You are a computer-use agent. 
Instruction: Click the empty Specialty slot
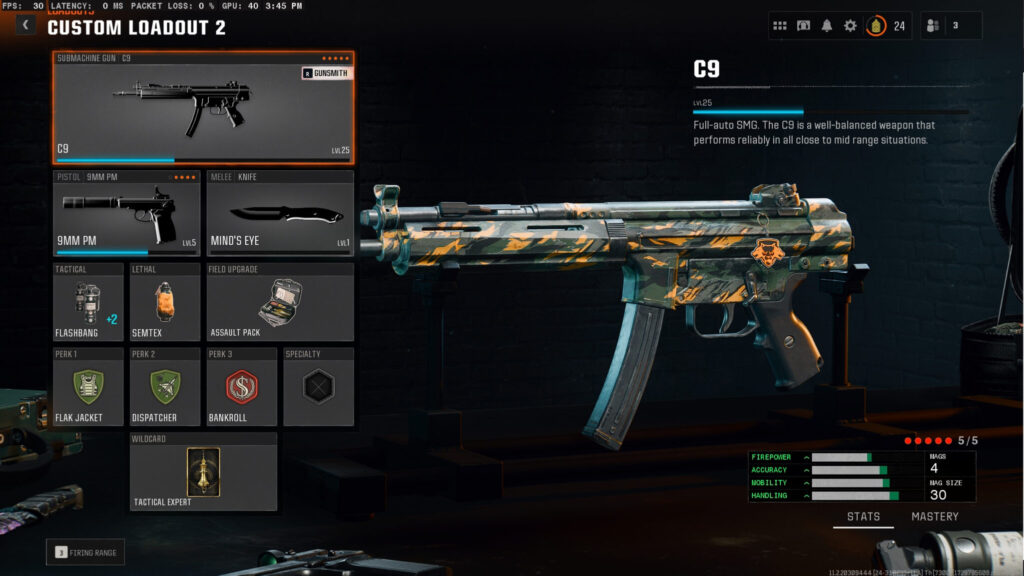point(318,386)
